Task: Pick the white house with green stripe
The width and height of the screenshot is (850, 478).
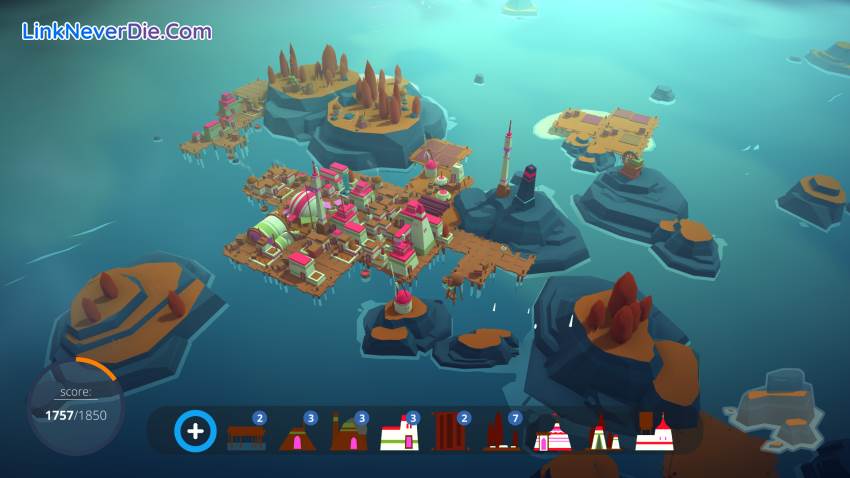Action: [x=399, y=435]
